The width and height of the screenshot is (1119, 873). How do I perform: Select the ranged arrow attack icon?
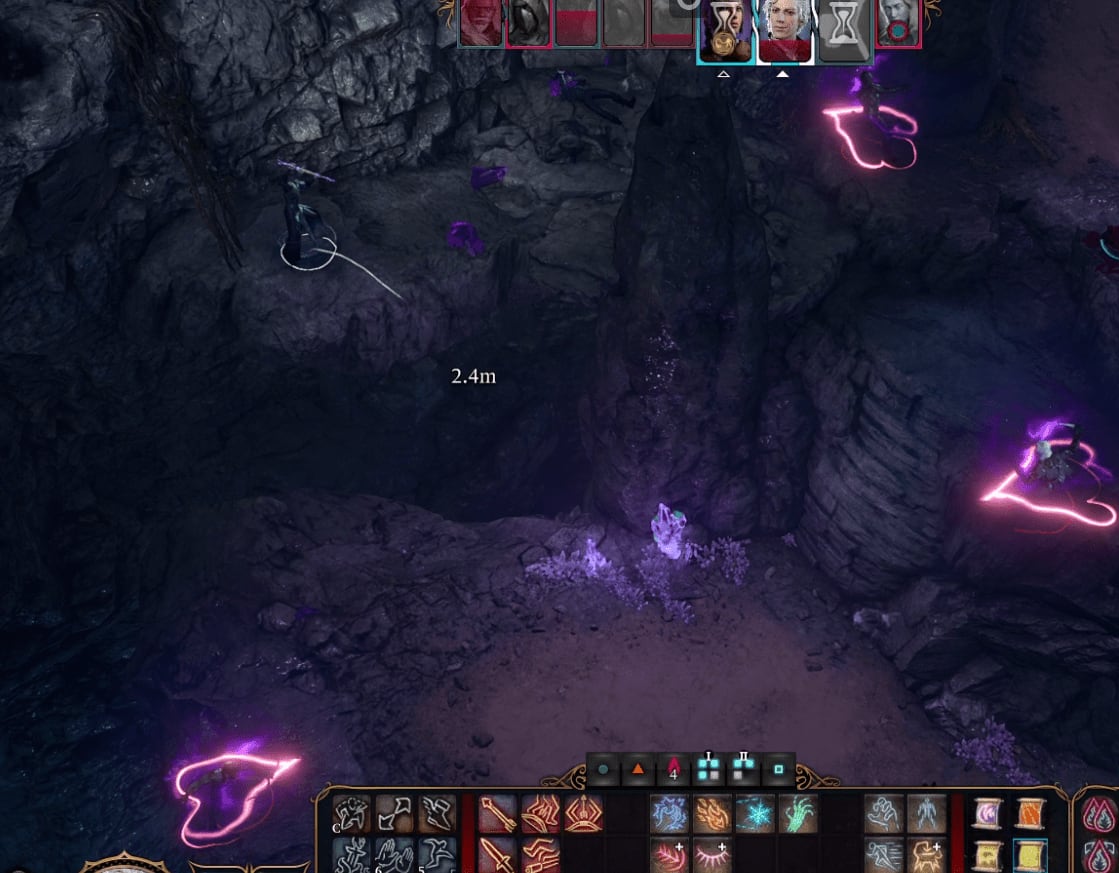497,815
